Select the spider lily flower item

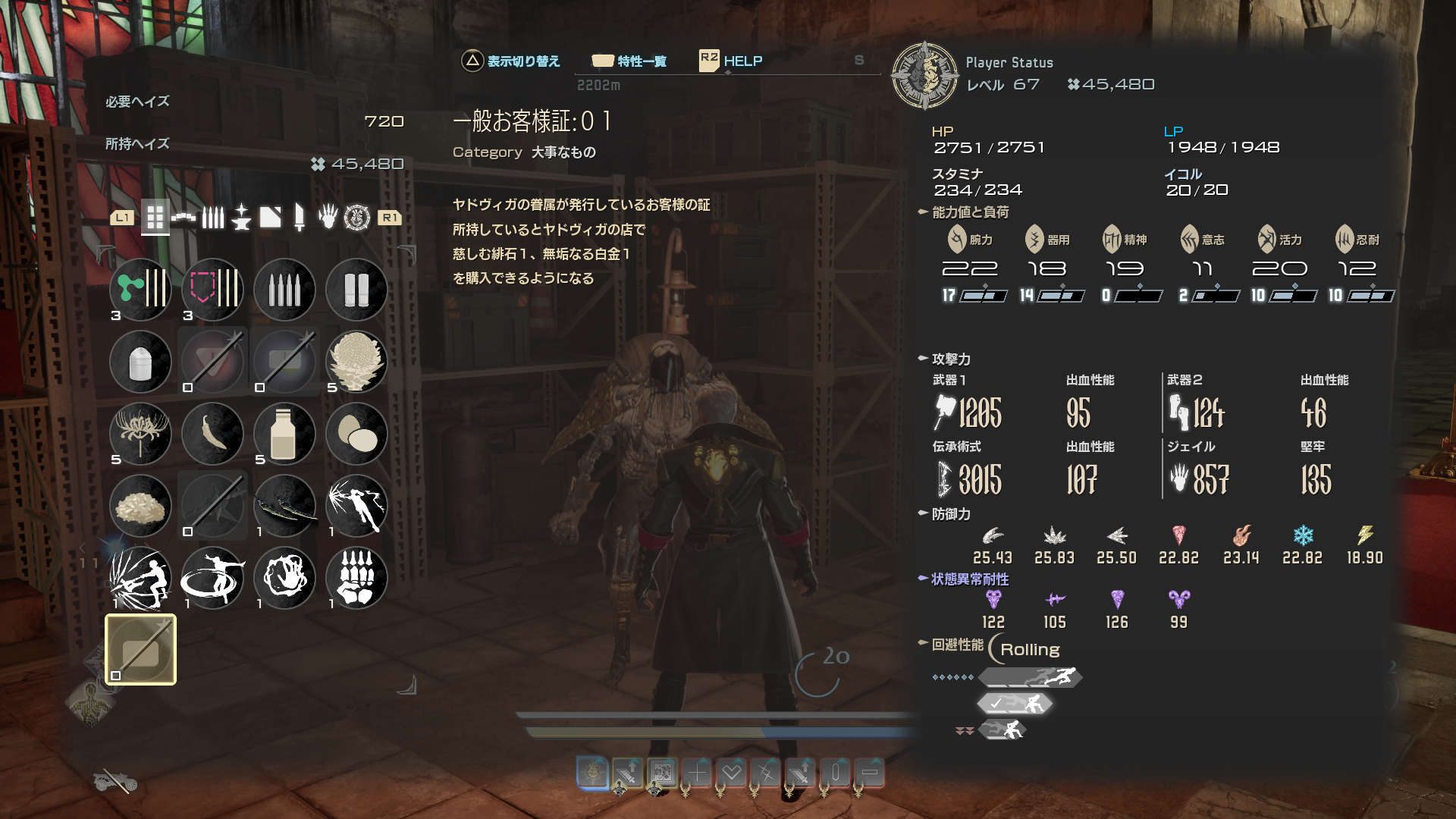[141, 434]
